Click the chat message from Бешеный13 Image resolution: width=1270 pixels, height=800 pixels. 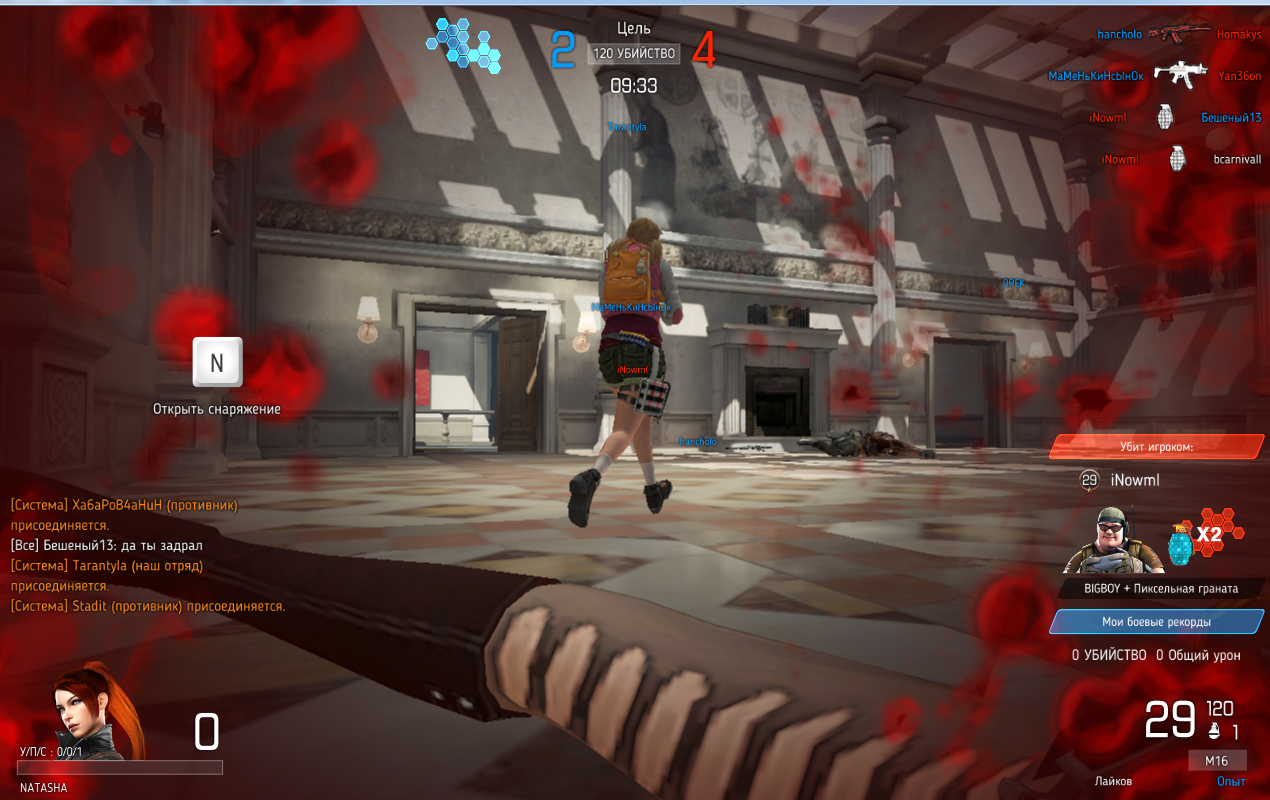107,545
